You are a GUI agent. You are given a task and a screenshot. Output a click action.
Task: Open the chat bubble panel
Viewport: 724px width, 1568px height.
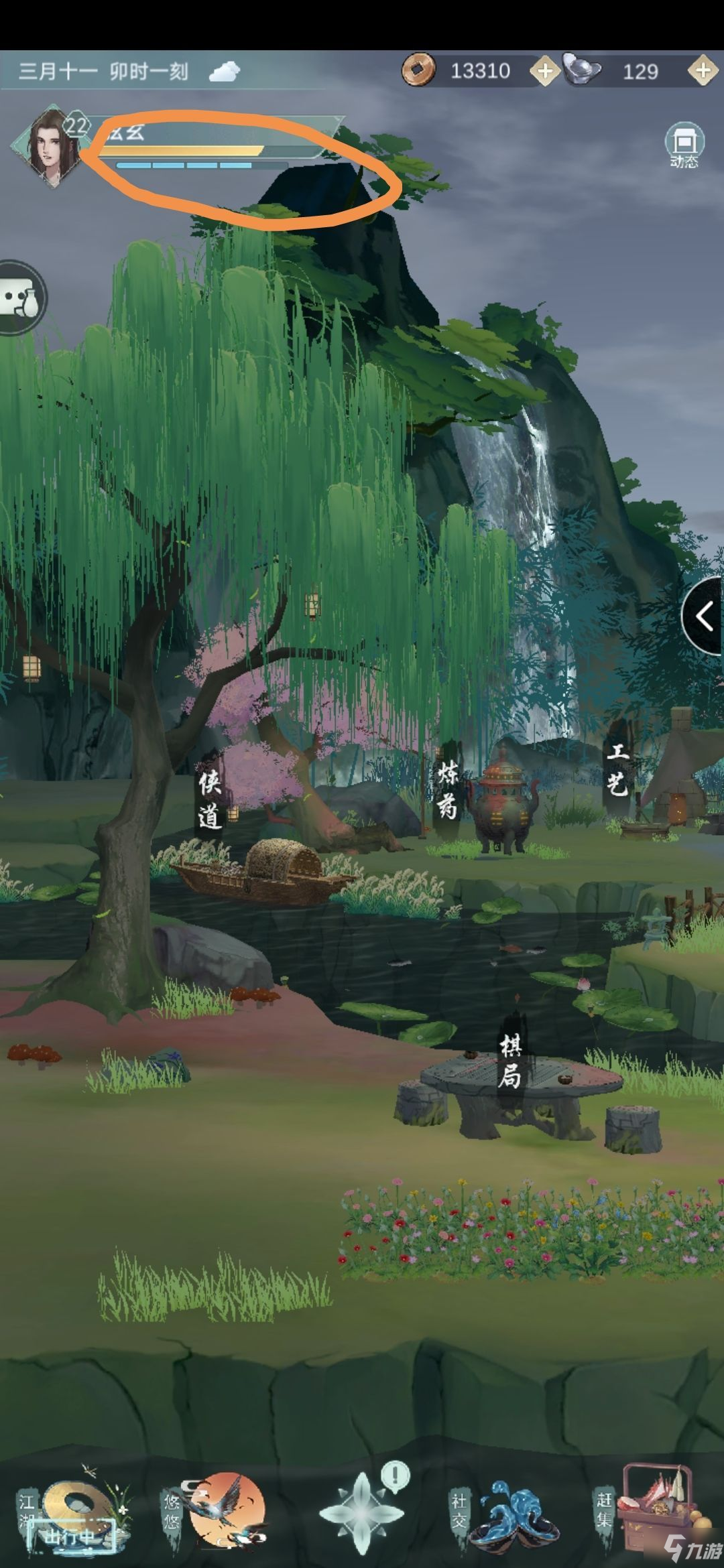click(x=20, y=297)
